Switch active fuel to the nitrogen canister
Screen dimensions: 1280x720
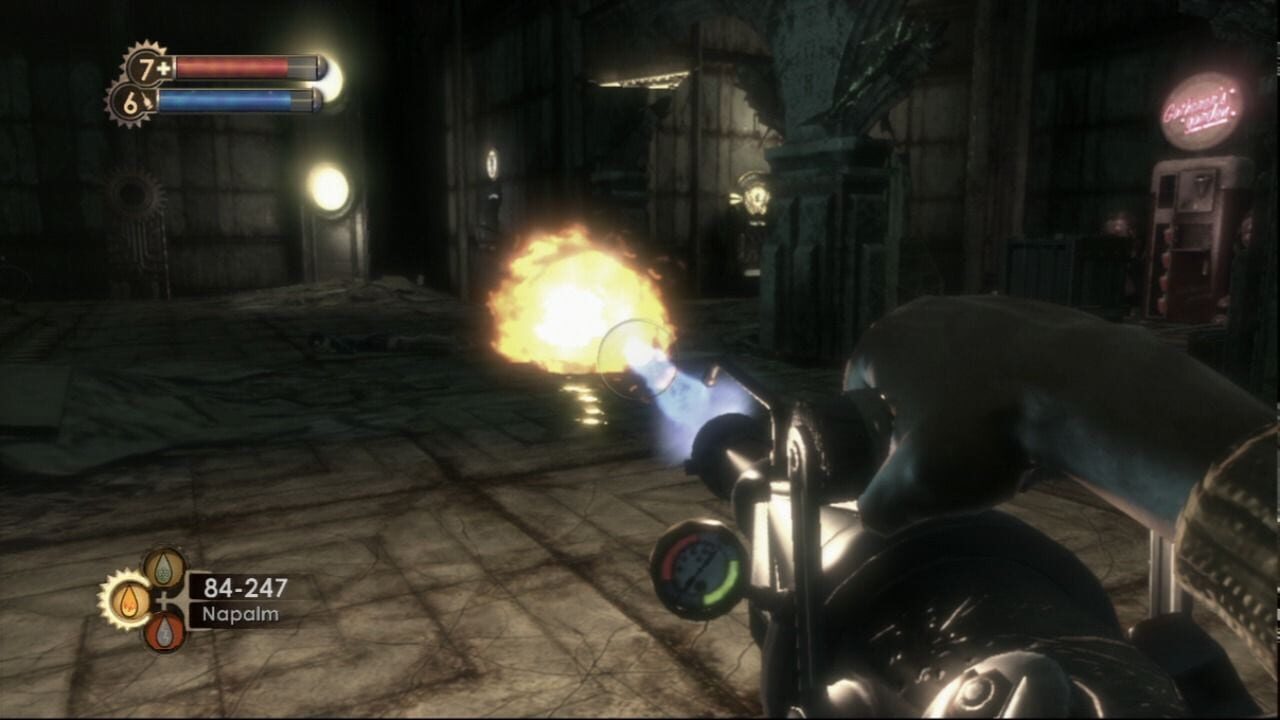162,568
